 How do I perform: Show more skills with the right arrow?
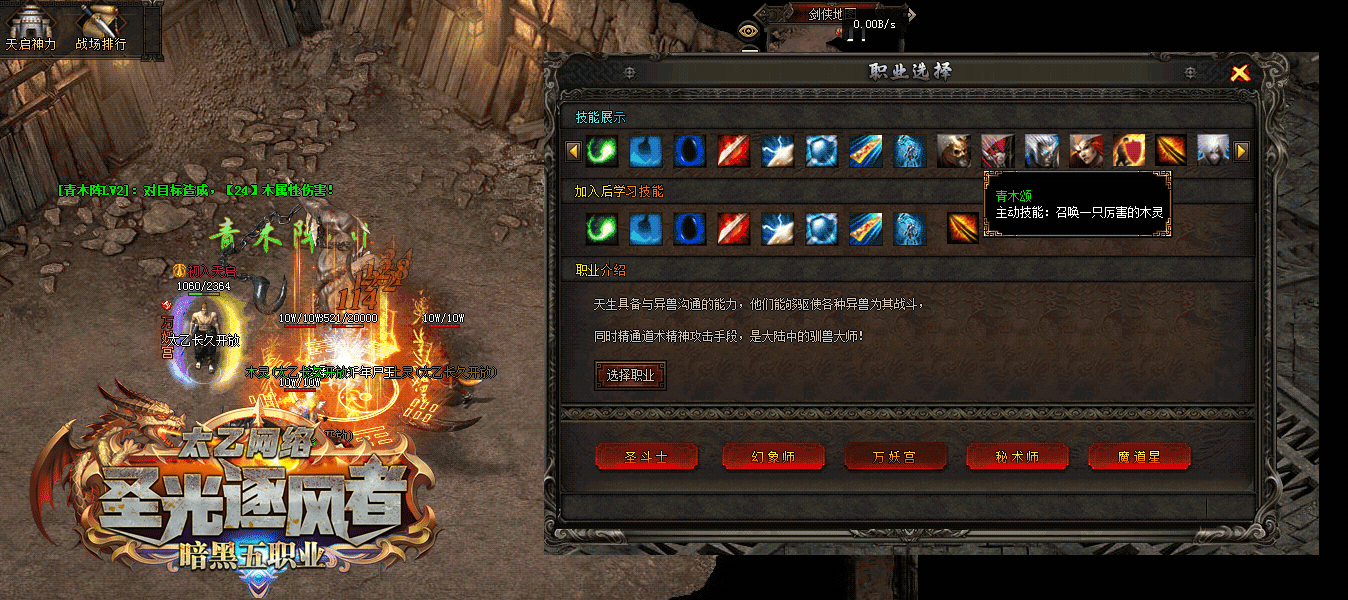[x=1241, y=151]
